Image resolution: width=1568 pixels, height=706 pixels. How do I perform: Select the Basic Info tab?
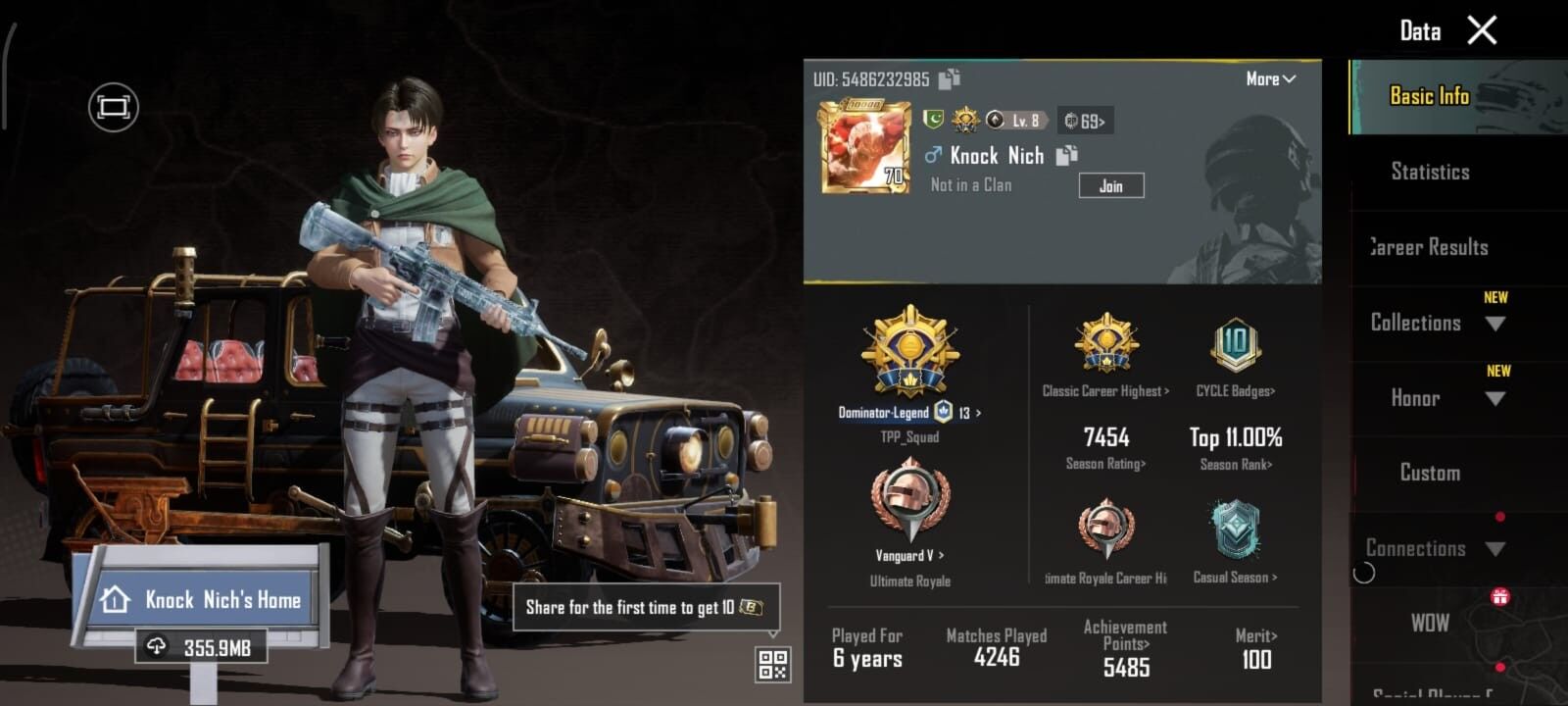pos(1430,96)
